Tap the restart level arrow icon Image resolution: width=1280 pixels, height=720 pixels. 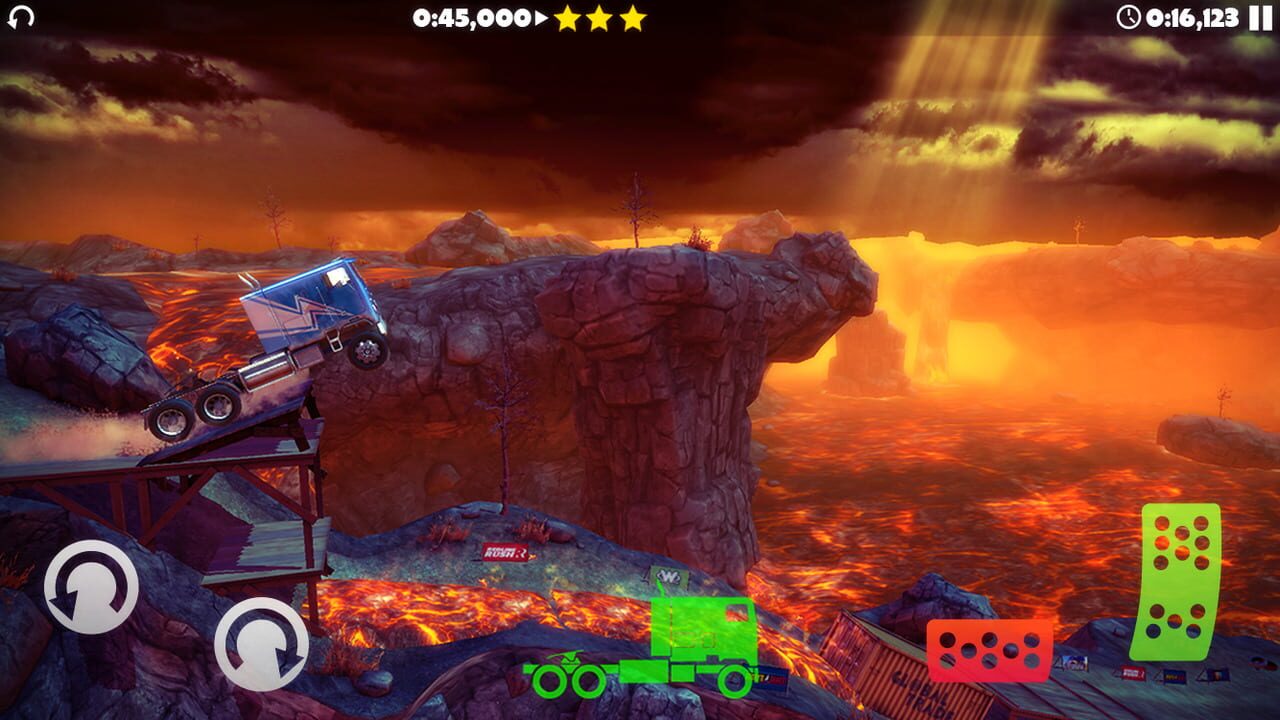pos(22,17)
